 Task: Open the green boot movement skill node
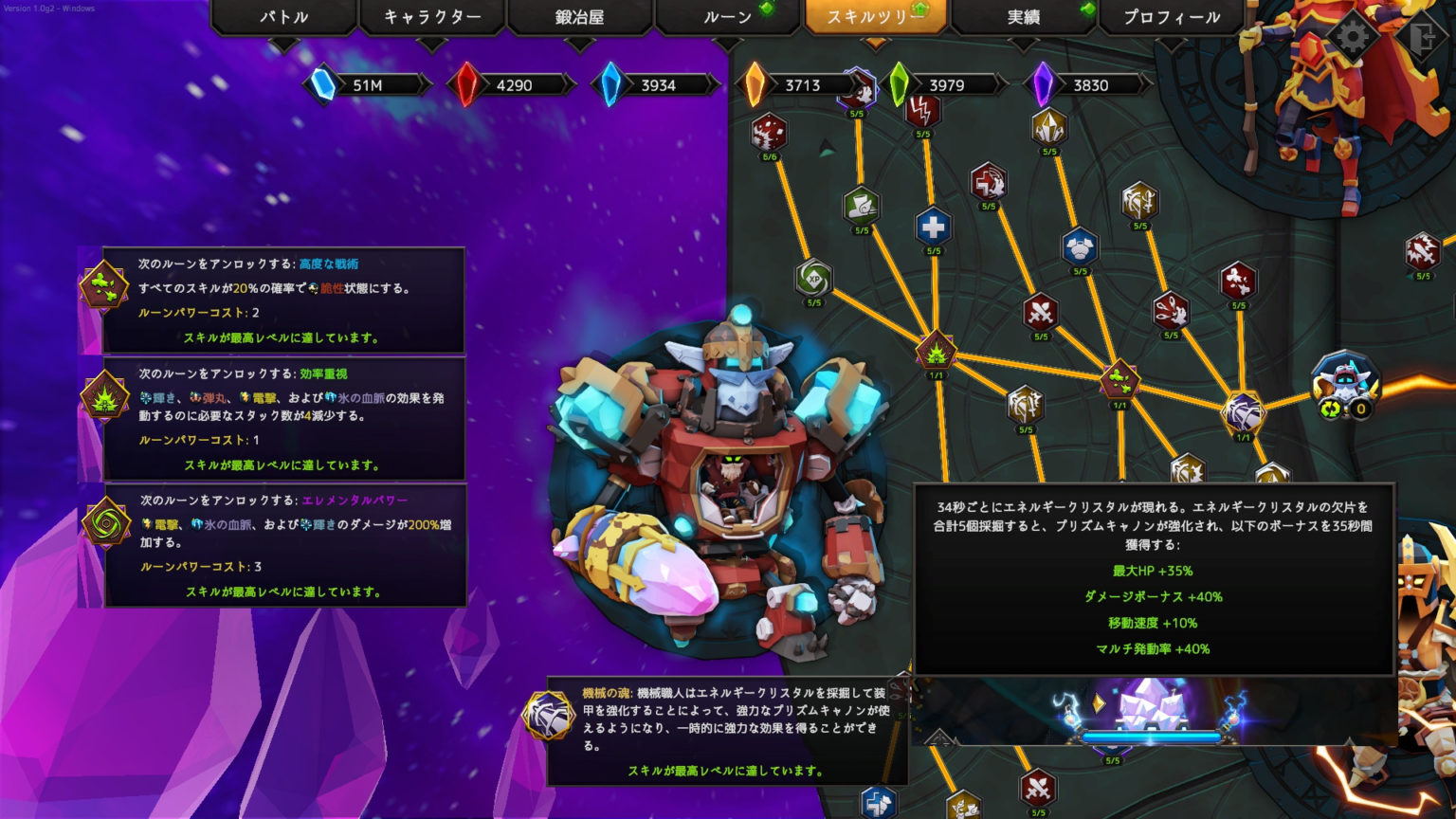tap(860, 207)
